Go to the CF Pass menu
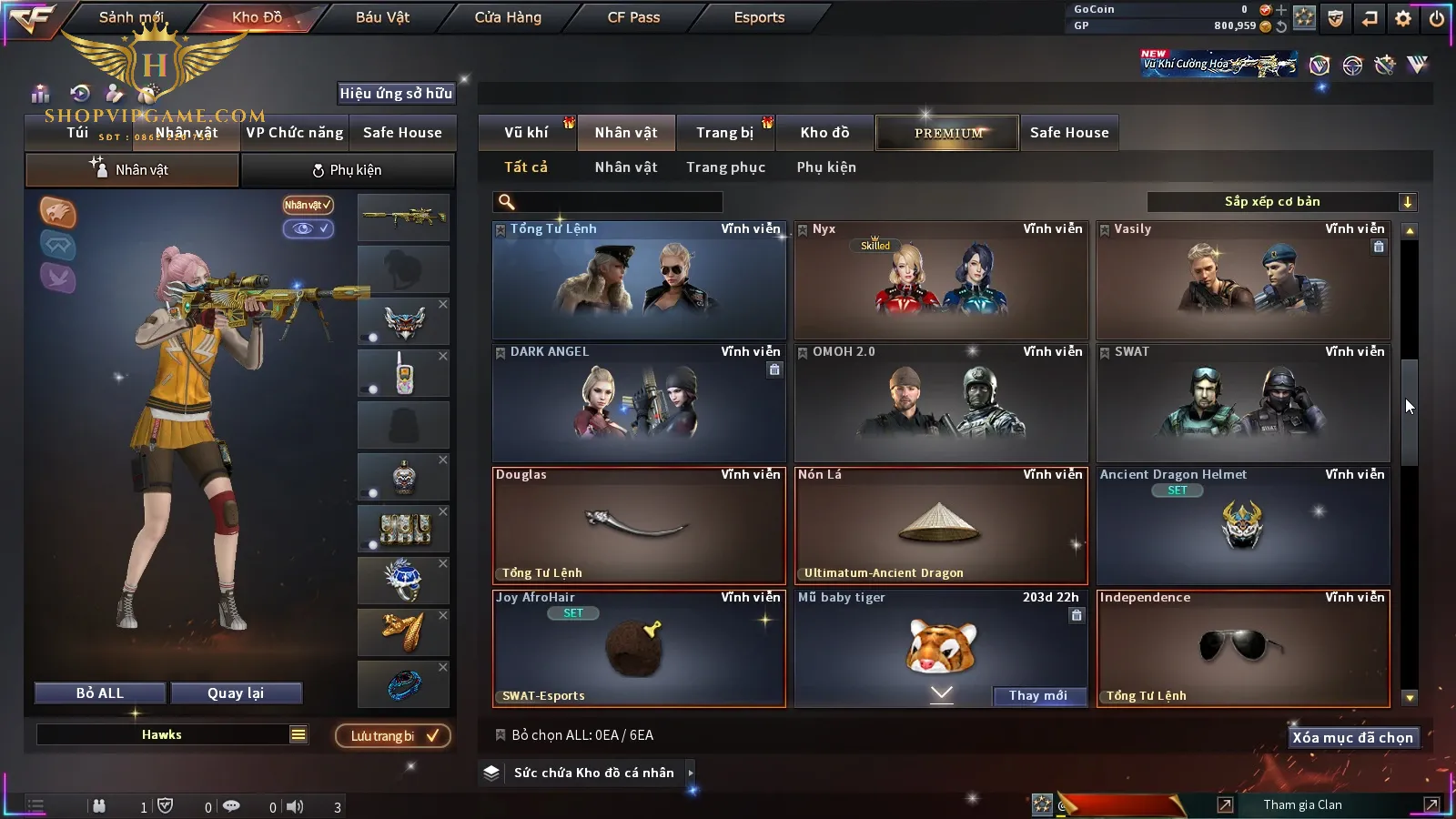 tap(633, 17)
